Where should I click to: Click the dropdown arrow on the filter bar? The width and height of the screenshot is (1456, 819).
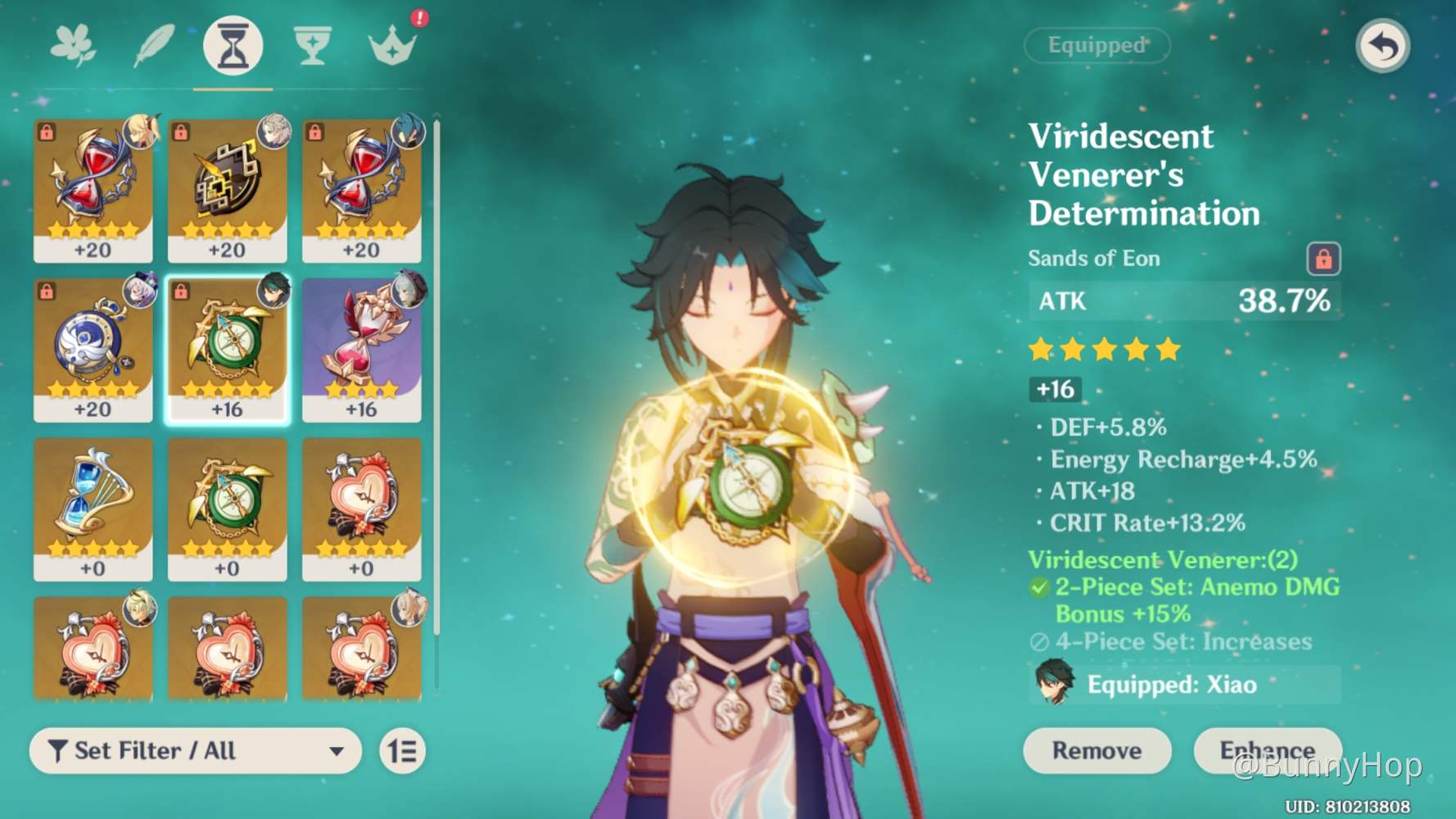pos(338,751)
